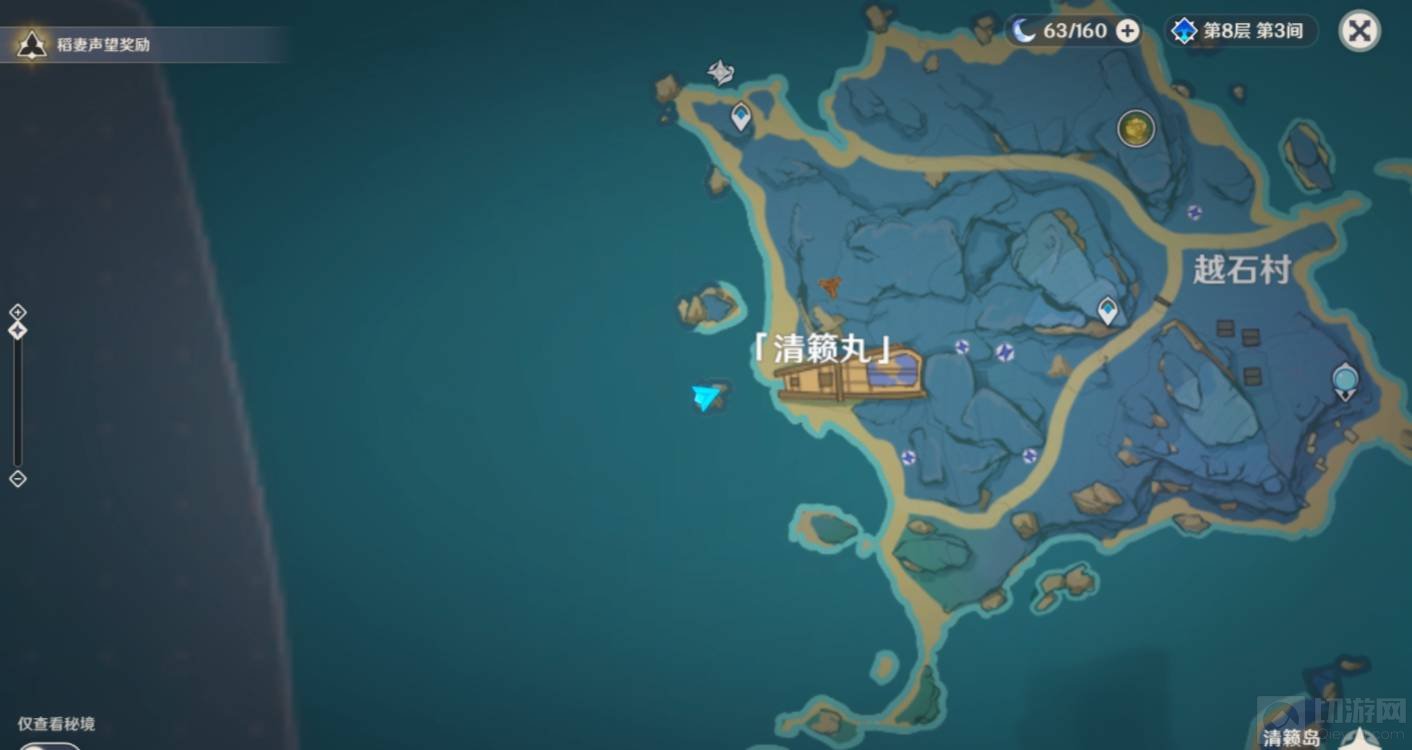The width and height of the screenshot is (1412, 750).
Task: Select the gold boss marker in the north
Action: (1135, 128)
